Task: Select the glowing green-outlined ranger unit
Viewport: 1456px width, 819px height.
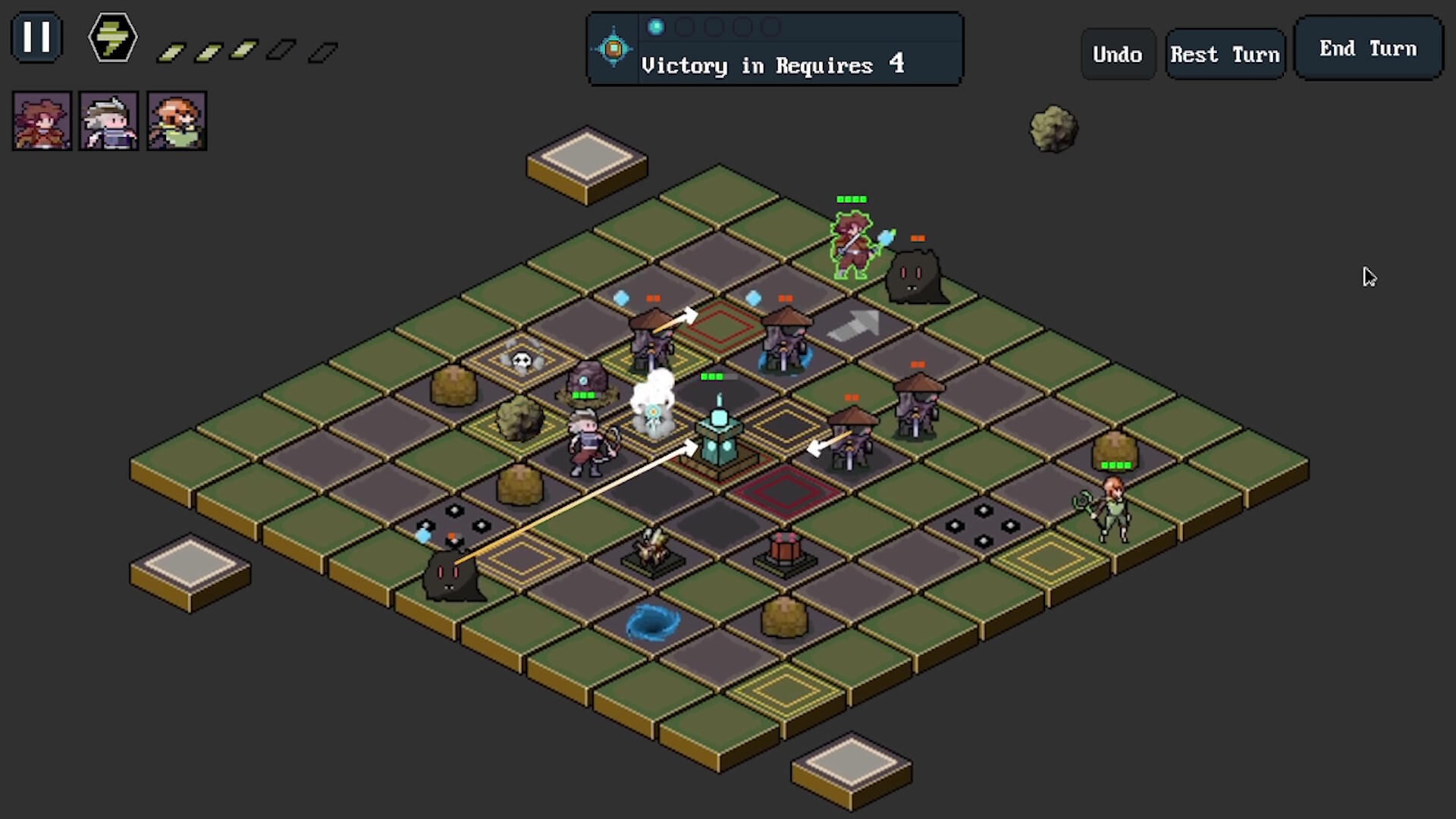Action: pyautogui.click(x=851, y=243)
